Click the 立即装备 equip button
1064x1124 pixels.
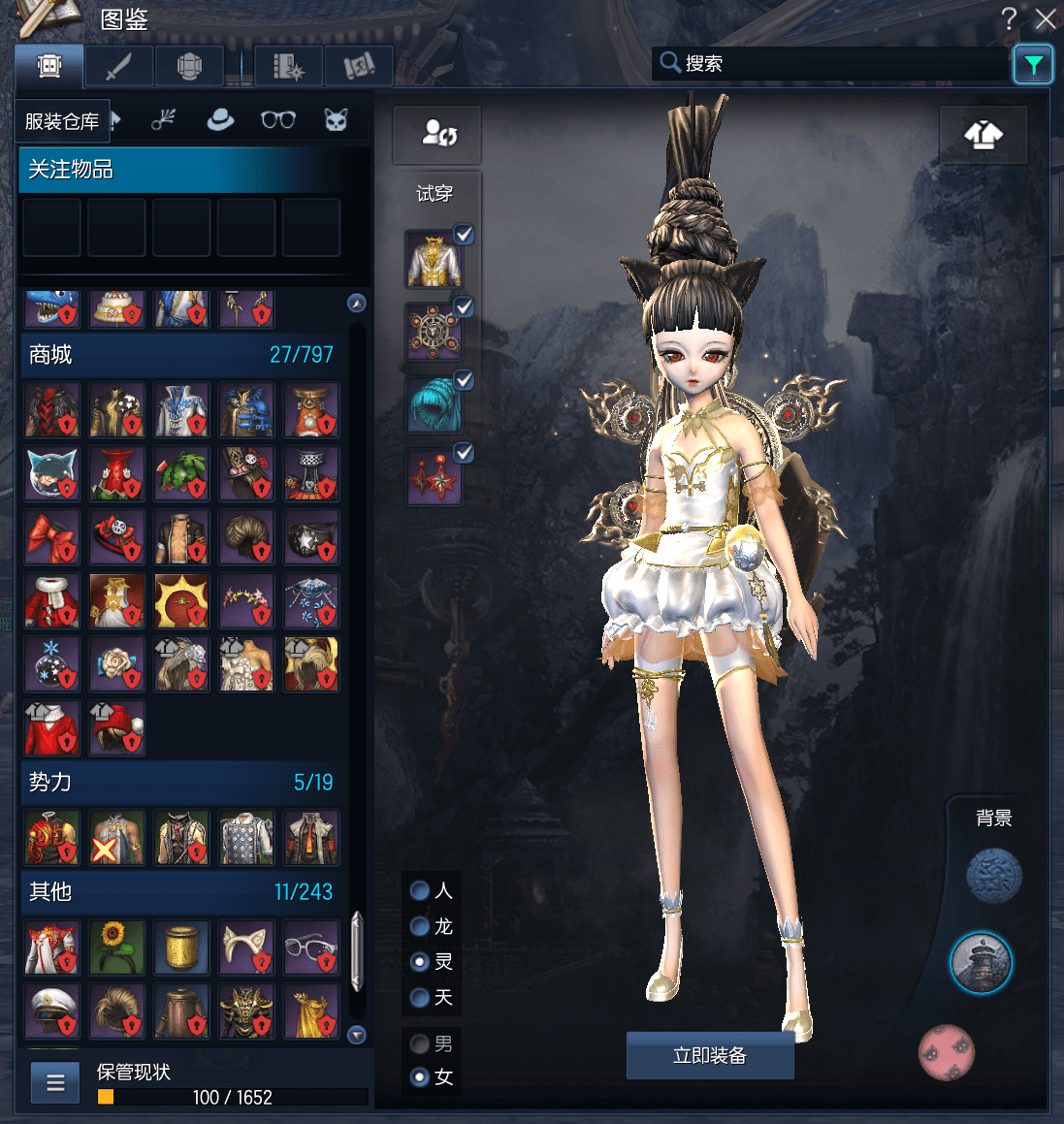(x=710, y=1055)
